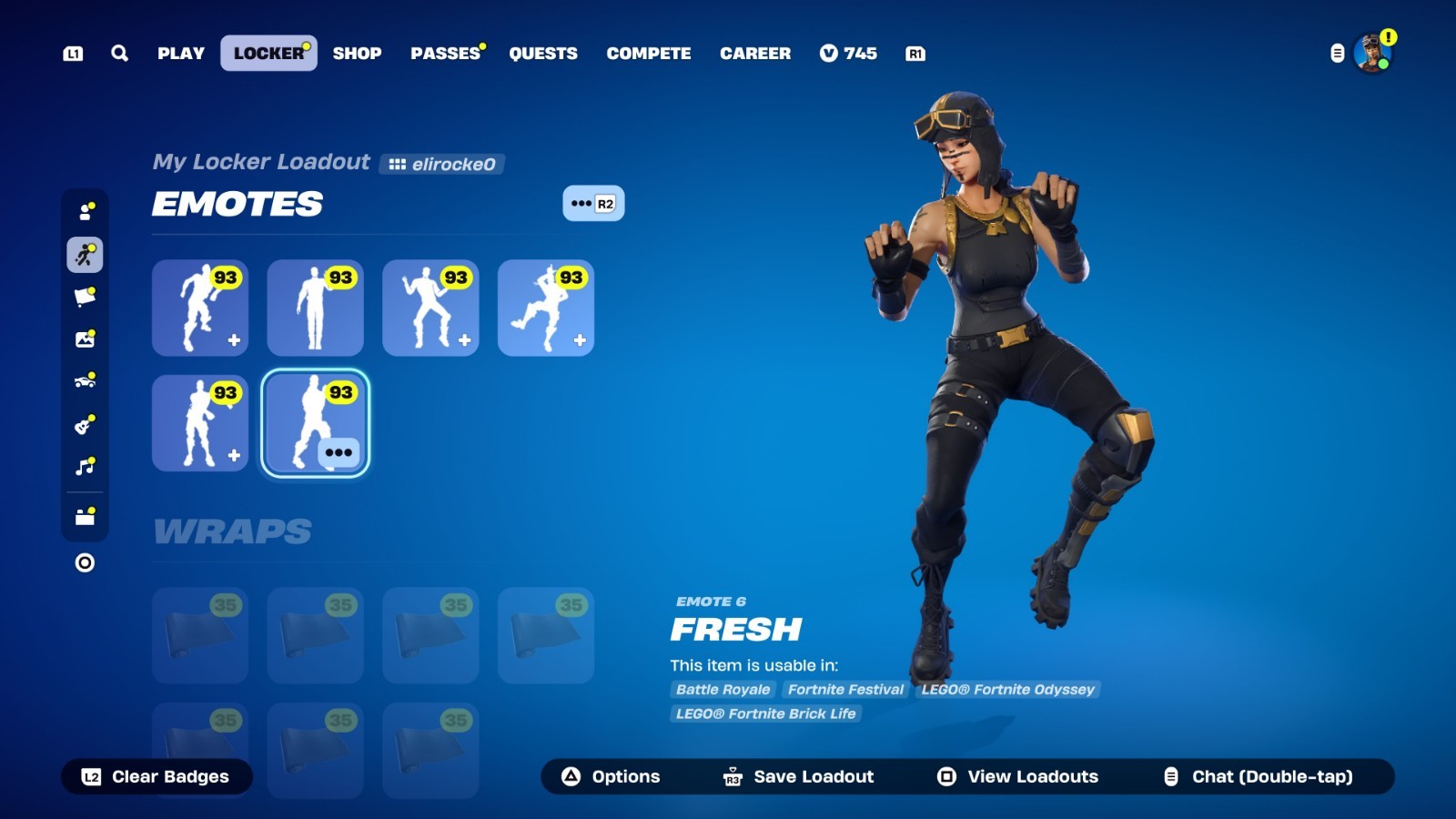Screen dimensions: 1456x819
Task: Open the PLAY tab
Action: pos(181,54)
